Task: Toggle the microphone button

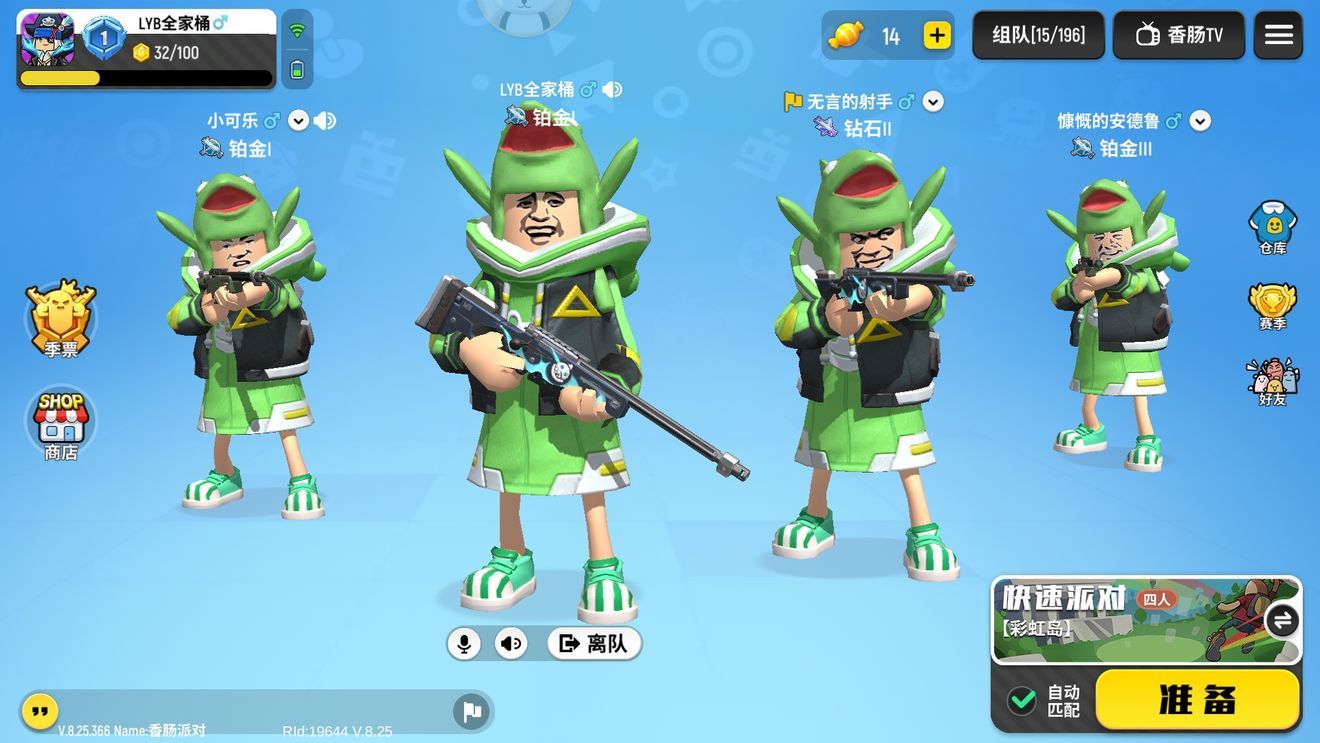Action: pos(464,643)
